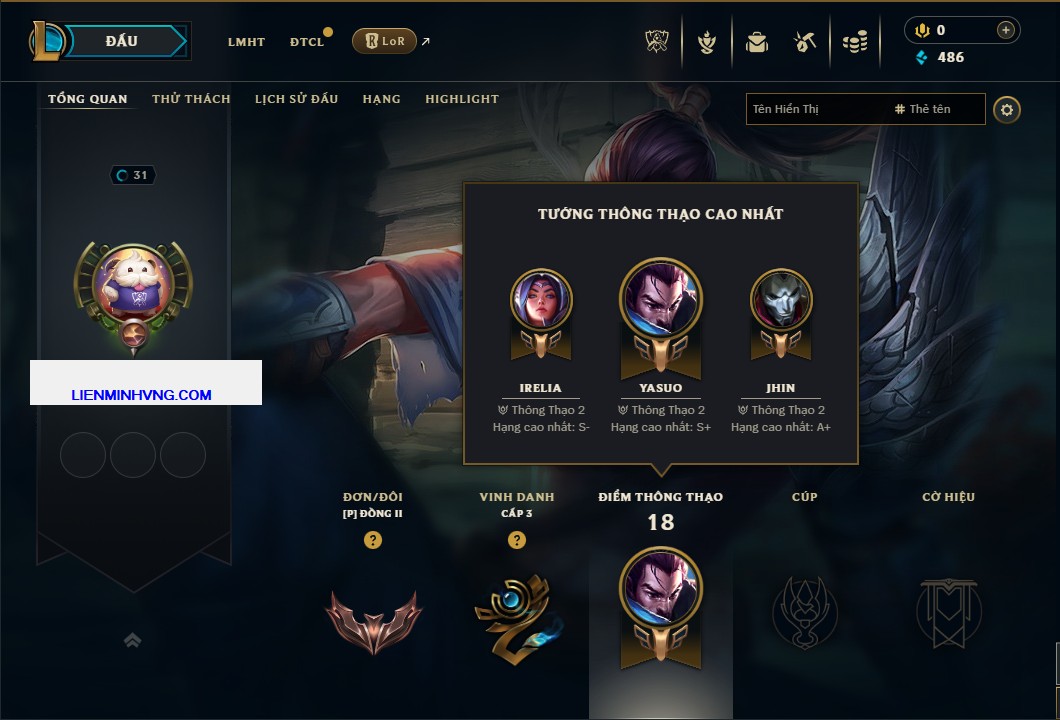This screenshot has width=1060, height=720.
Task: Launch the LoR external link
Action: coord(384,41)
